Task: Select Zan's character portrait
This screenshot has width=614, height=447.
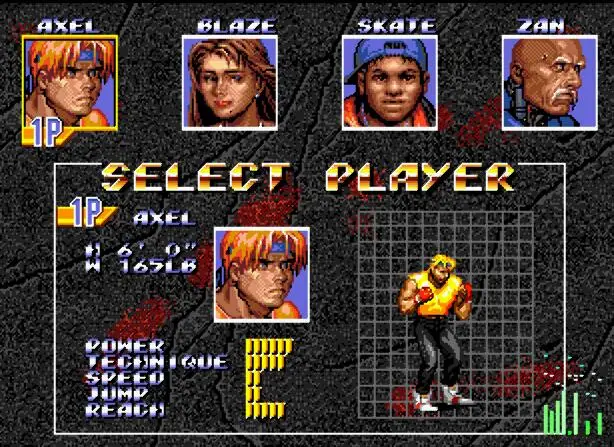Action: click(547, 83)
